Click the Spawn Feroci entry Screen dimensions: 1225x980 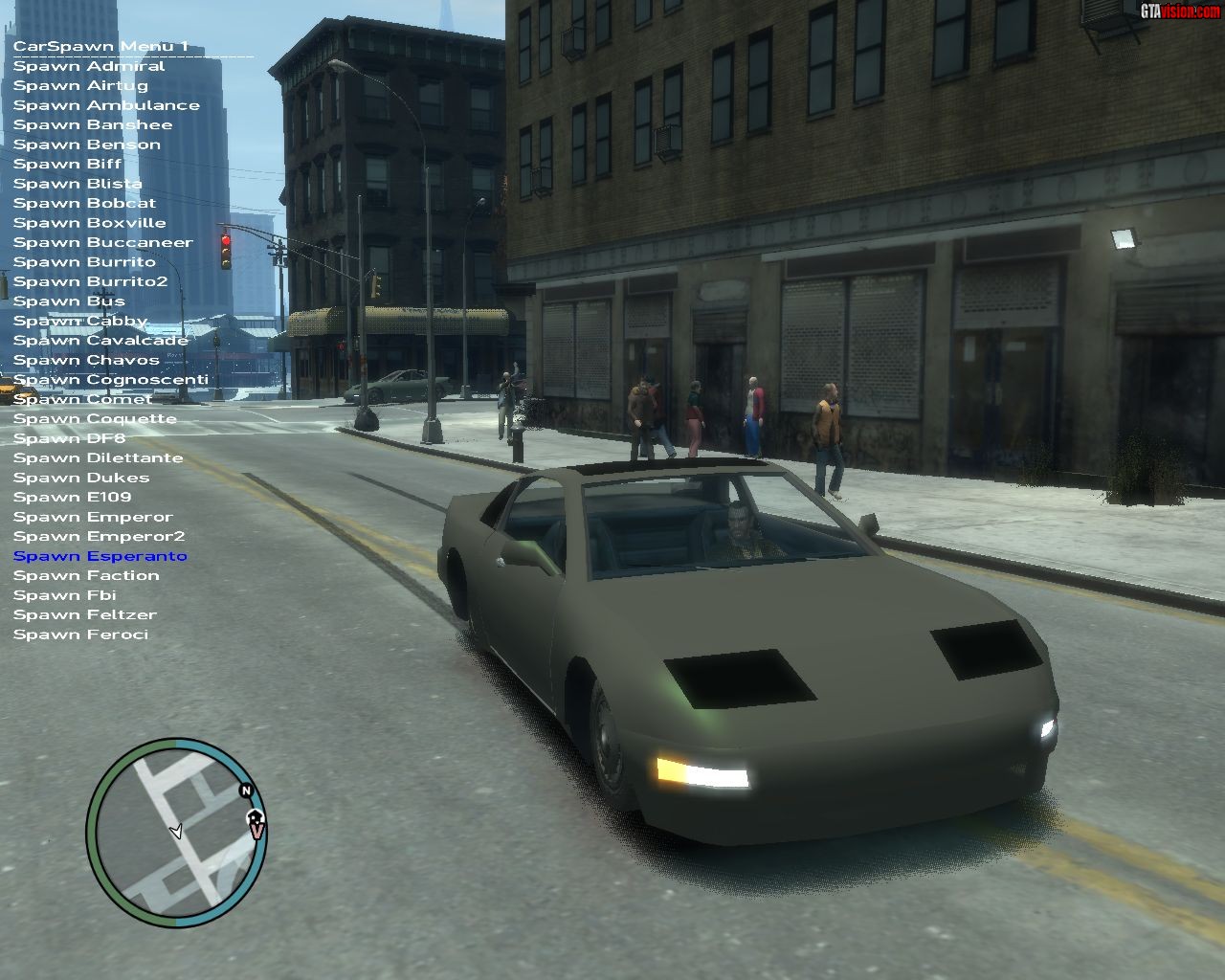click(80, 635)
